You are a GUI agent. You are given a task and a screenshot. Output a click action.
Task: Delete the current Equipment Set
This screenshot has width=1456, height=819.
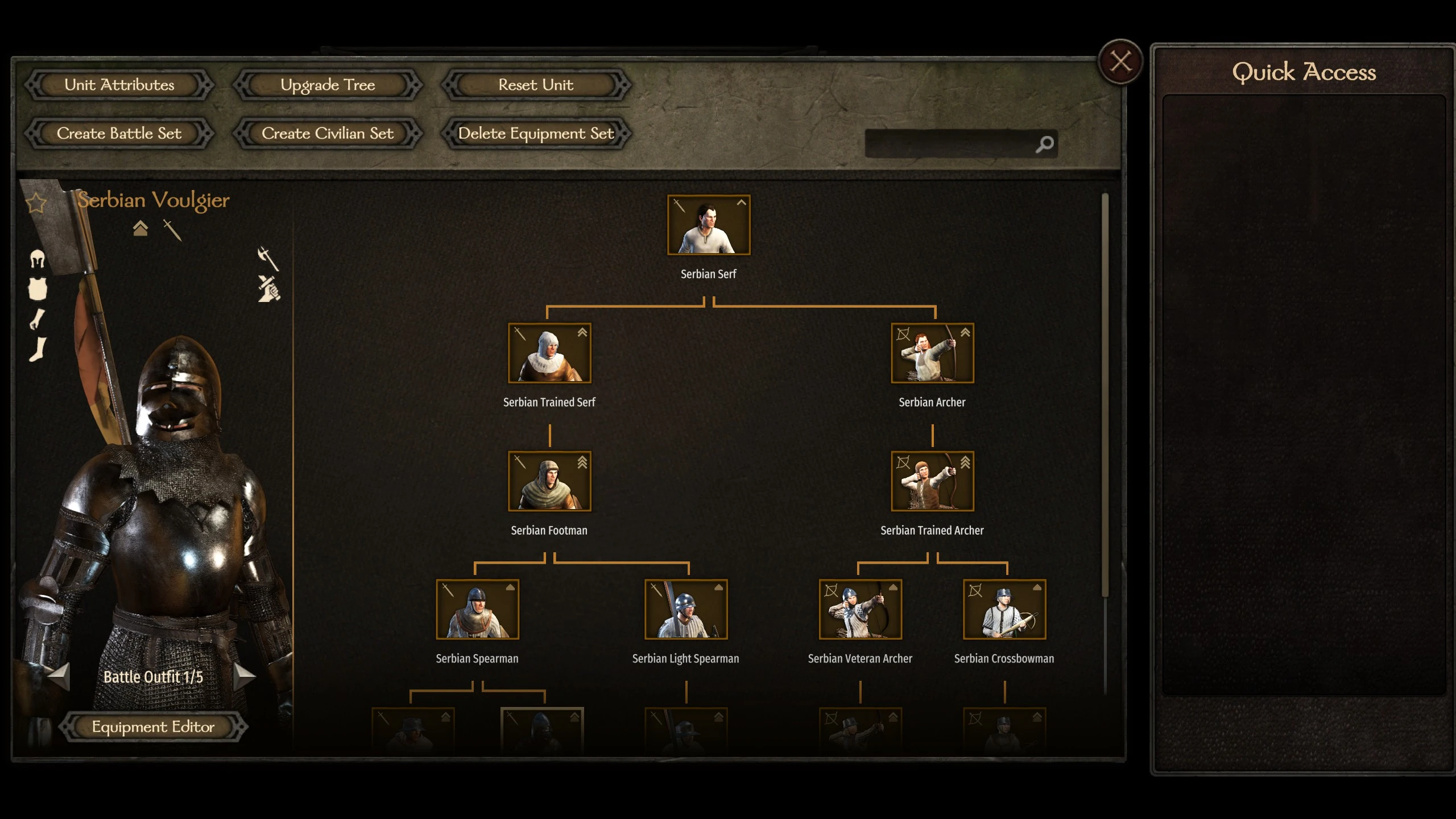(x=536, y=134)
